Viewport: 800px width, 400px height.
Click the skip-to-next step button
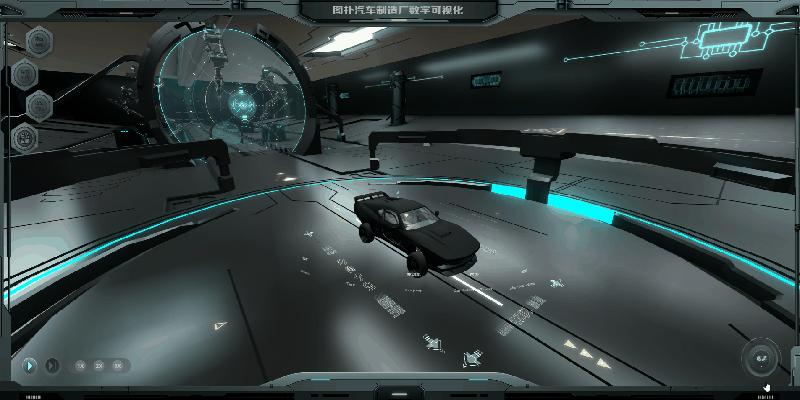pyautogui.click(x=52, y=366)
